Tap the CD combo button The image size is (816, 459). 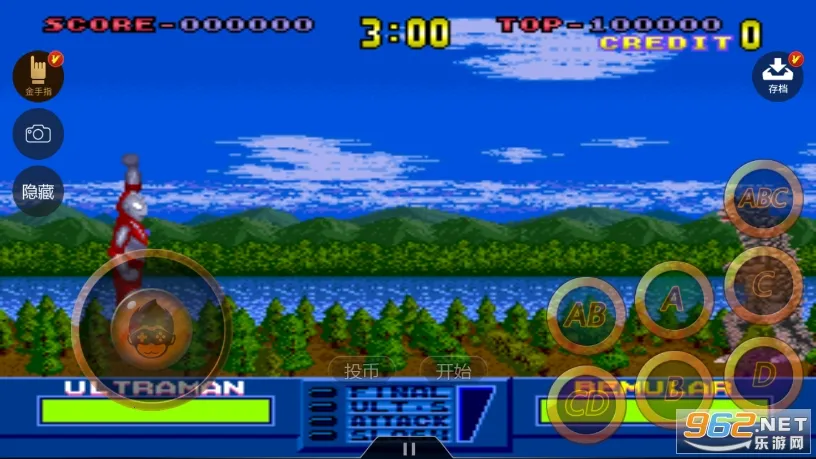tap(586, 405)
